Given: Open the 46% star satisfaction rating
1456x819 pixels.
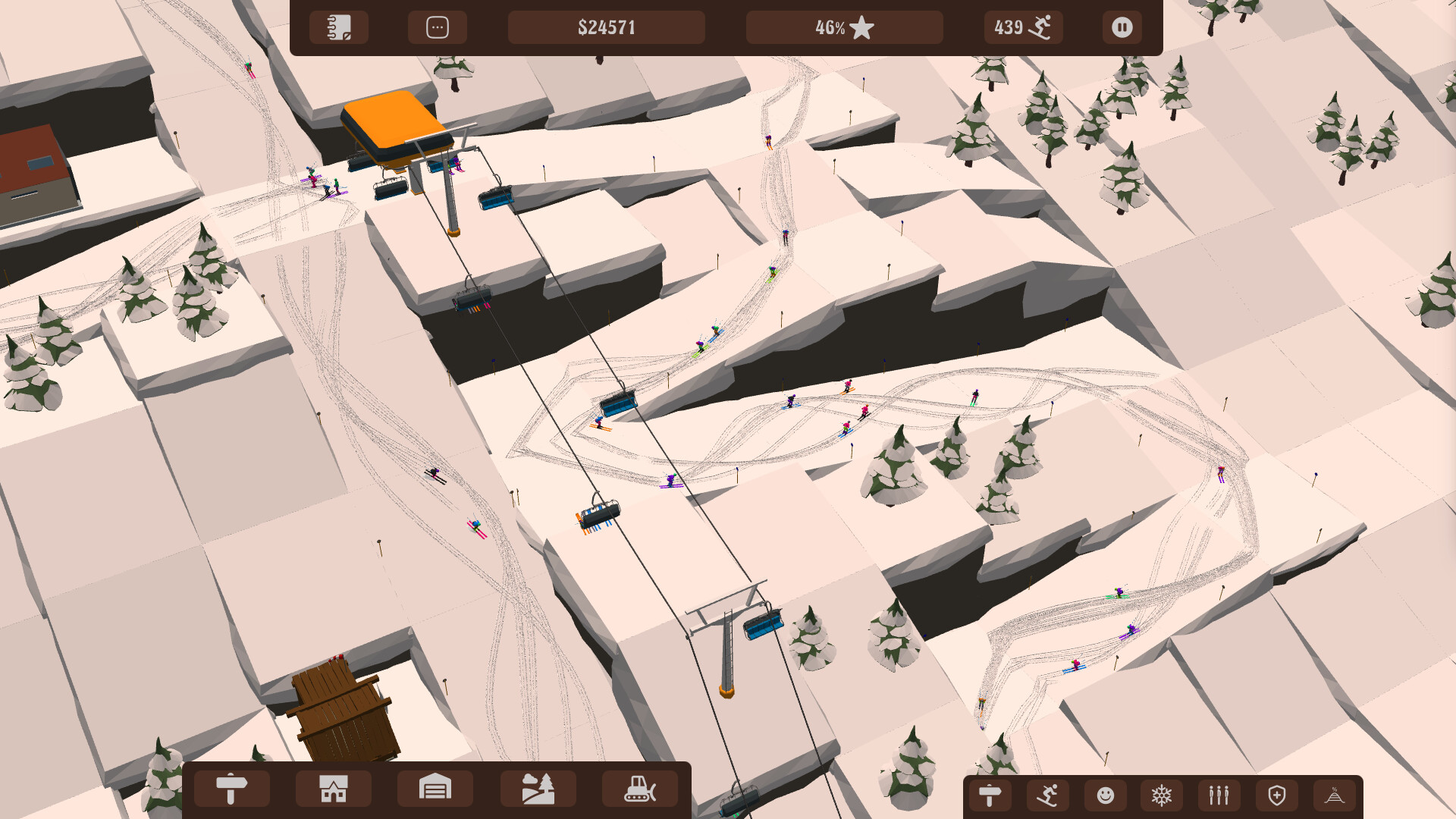Looking at the screenshot, I should [843, 27].
